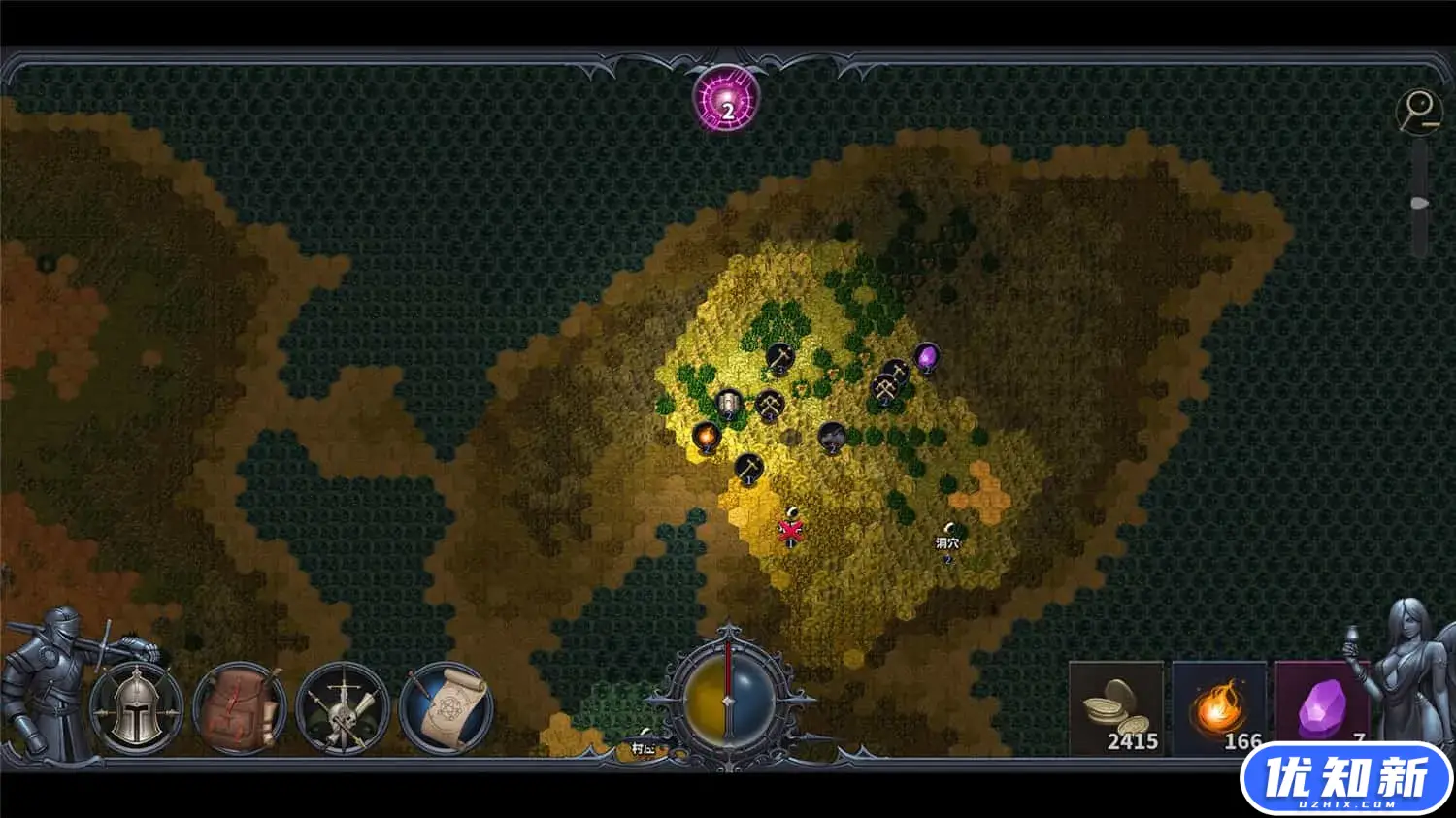
Task: Open the scroll and quill journal
Action: pos(447,707)
